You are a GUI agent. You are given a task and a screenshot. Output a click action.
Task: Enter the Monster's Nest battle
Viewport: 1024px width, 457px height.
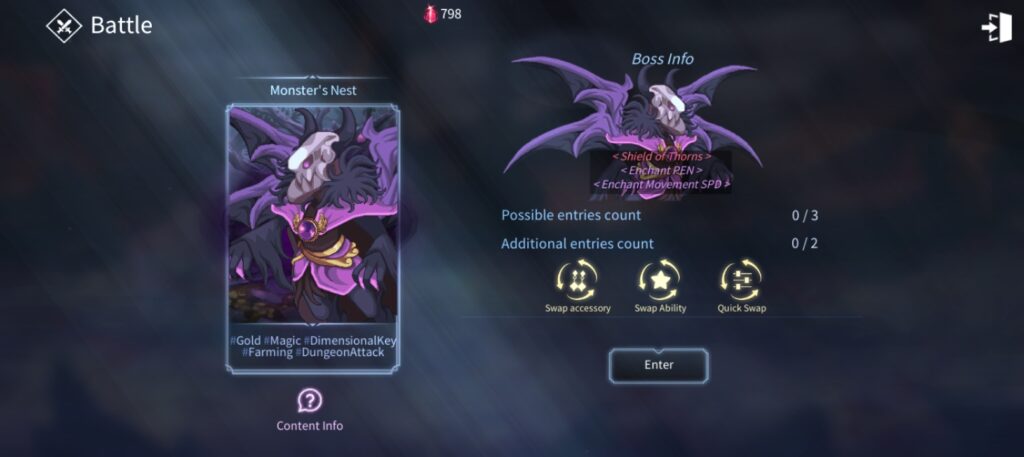point(658,365)
